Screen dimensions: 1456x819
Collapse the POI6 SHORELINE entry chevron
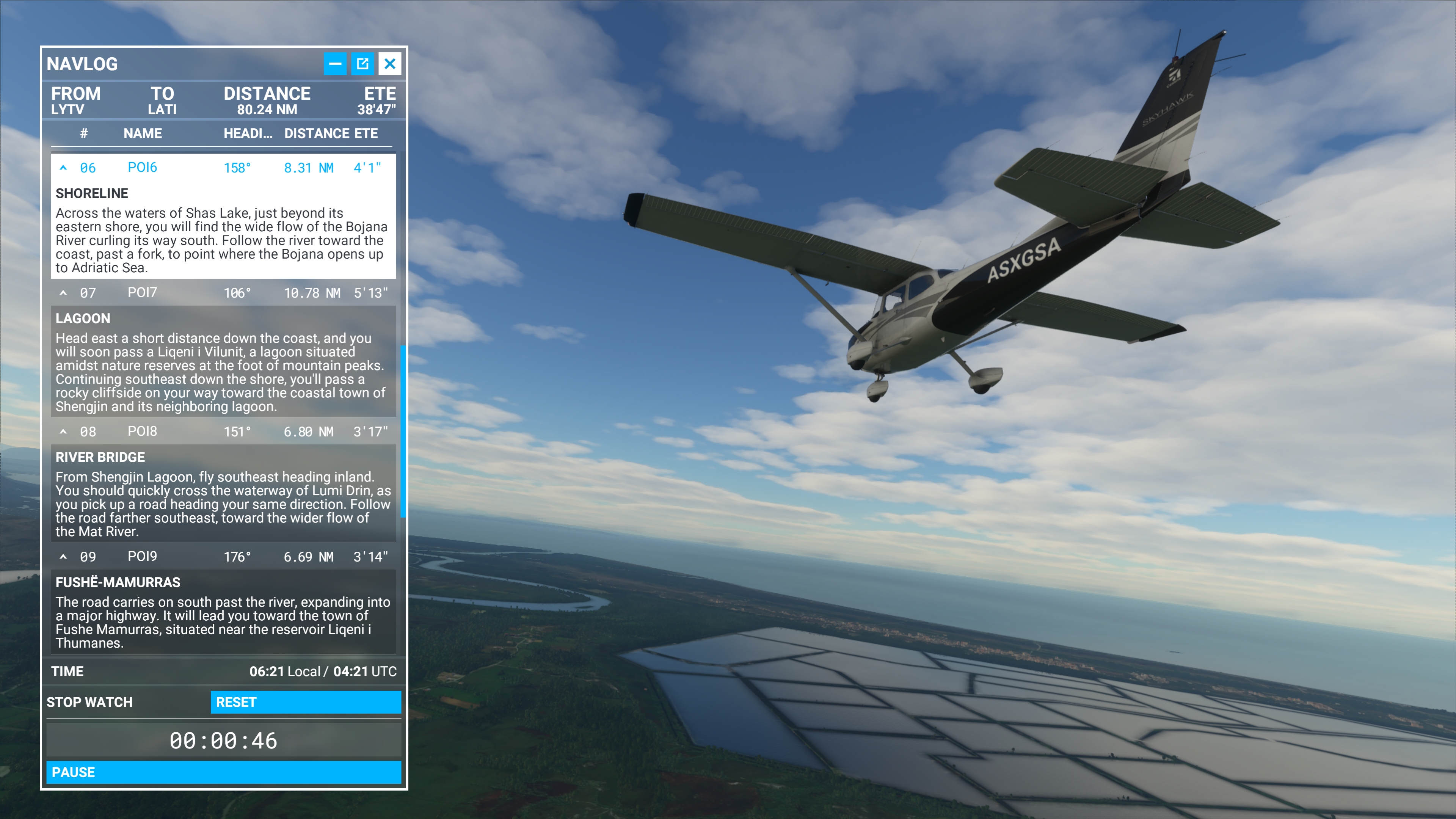(x=63, y=168)
